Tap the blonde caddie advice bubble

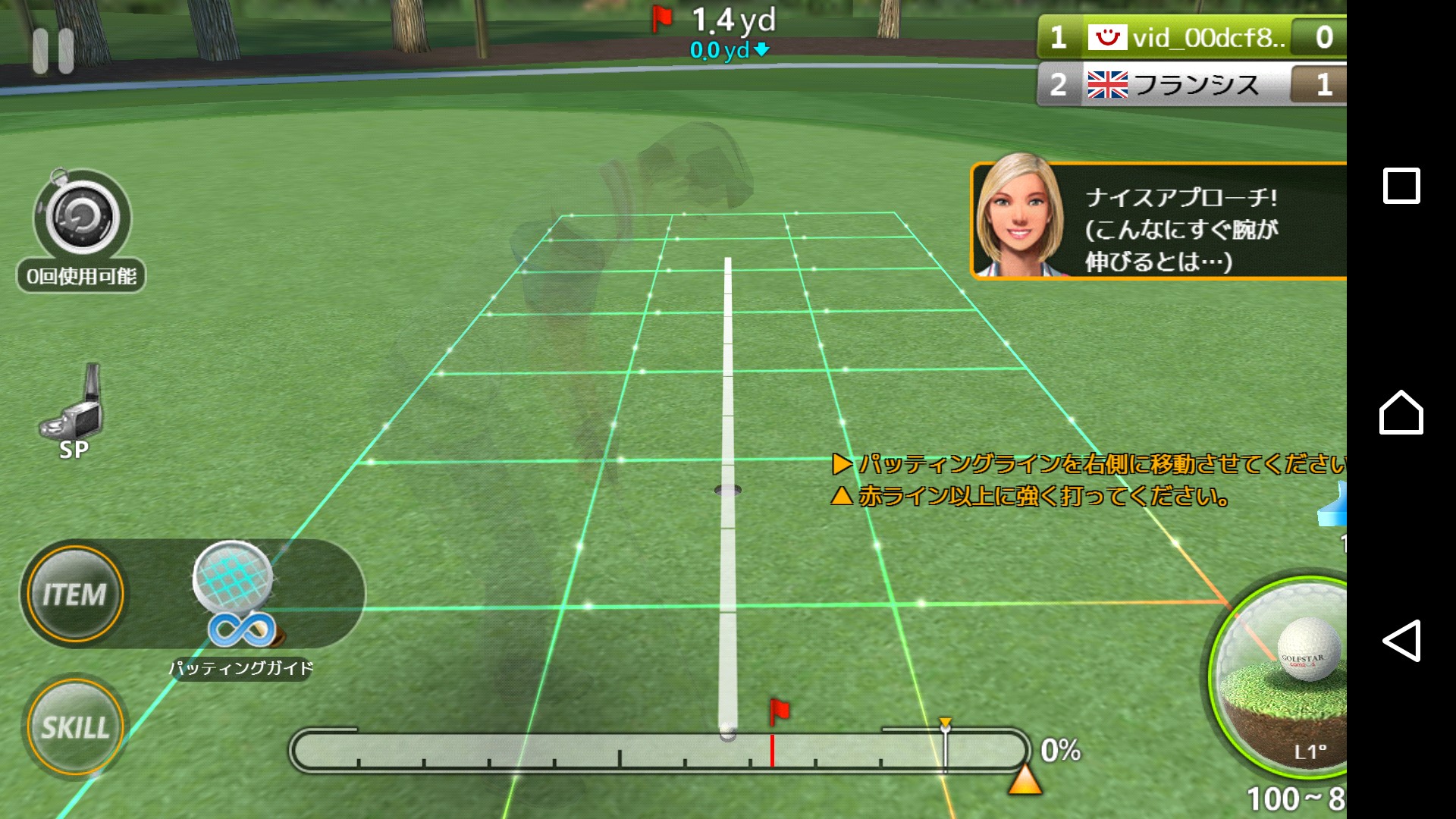point(1159,221)
